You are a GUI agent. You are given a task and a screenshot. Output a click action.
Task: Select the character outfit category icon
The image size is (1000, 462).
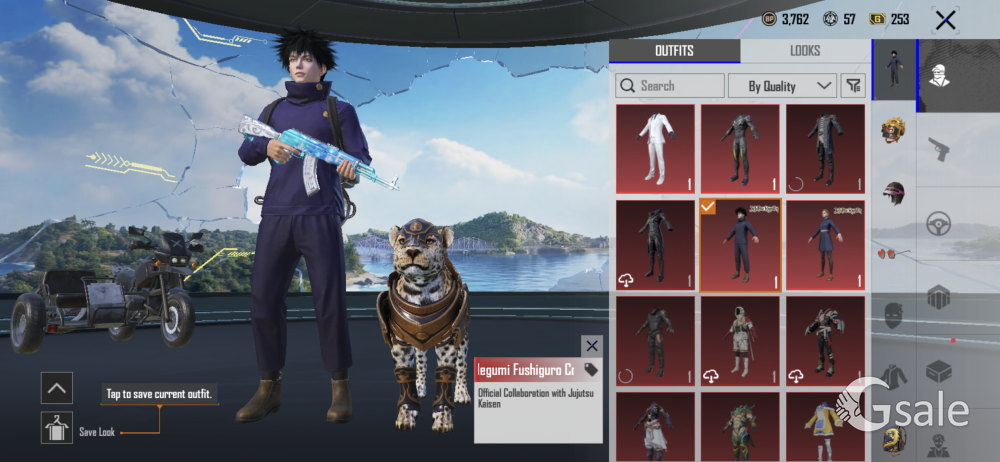pos(893,68)
